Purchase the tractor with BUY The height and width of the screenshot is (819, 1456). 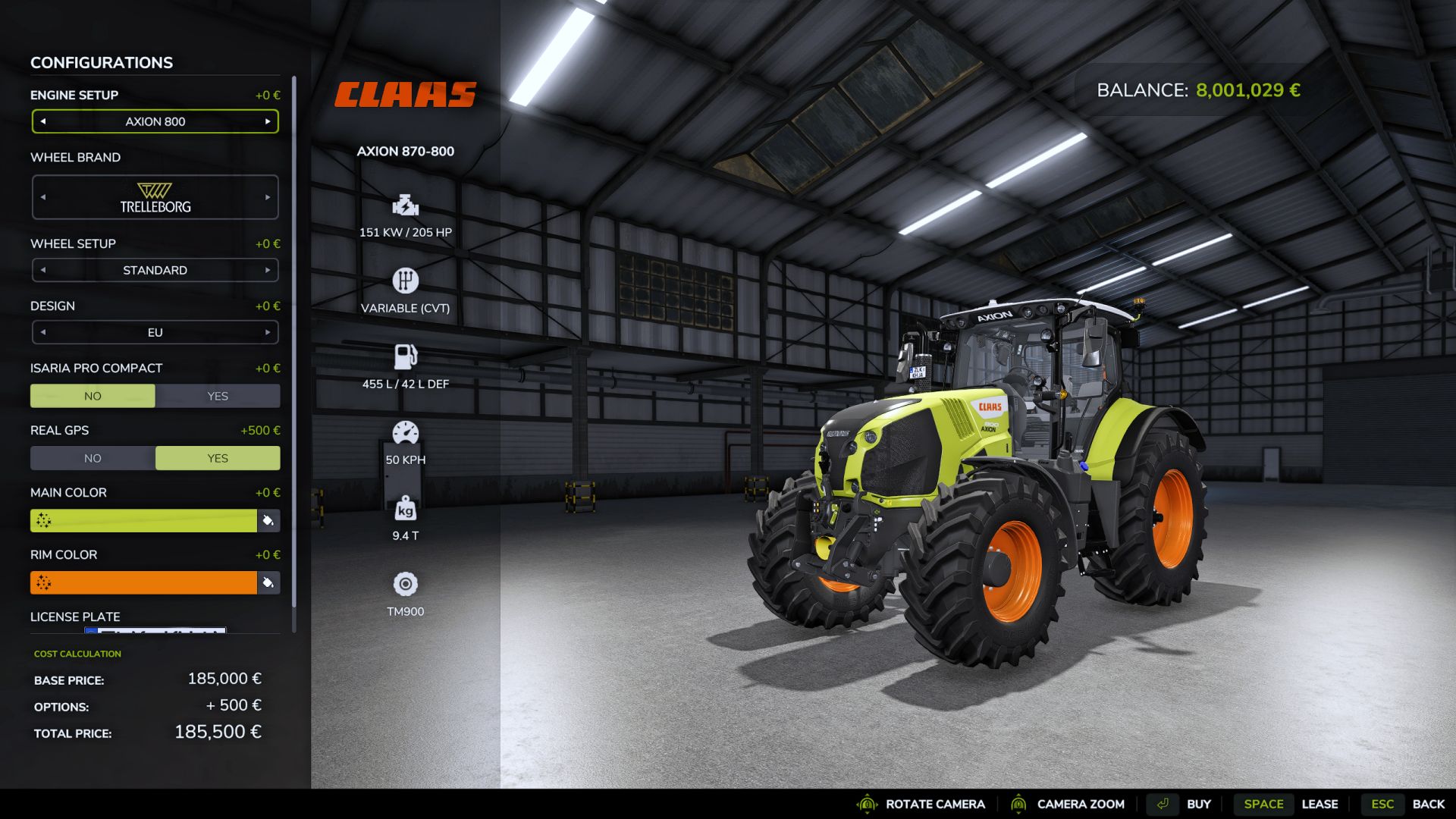pyautogui.click(x=1199, y=804)
